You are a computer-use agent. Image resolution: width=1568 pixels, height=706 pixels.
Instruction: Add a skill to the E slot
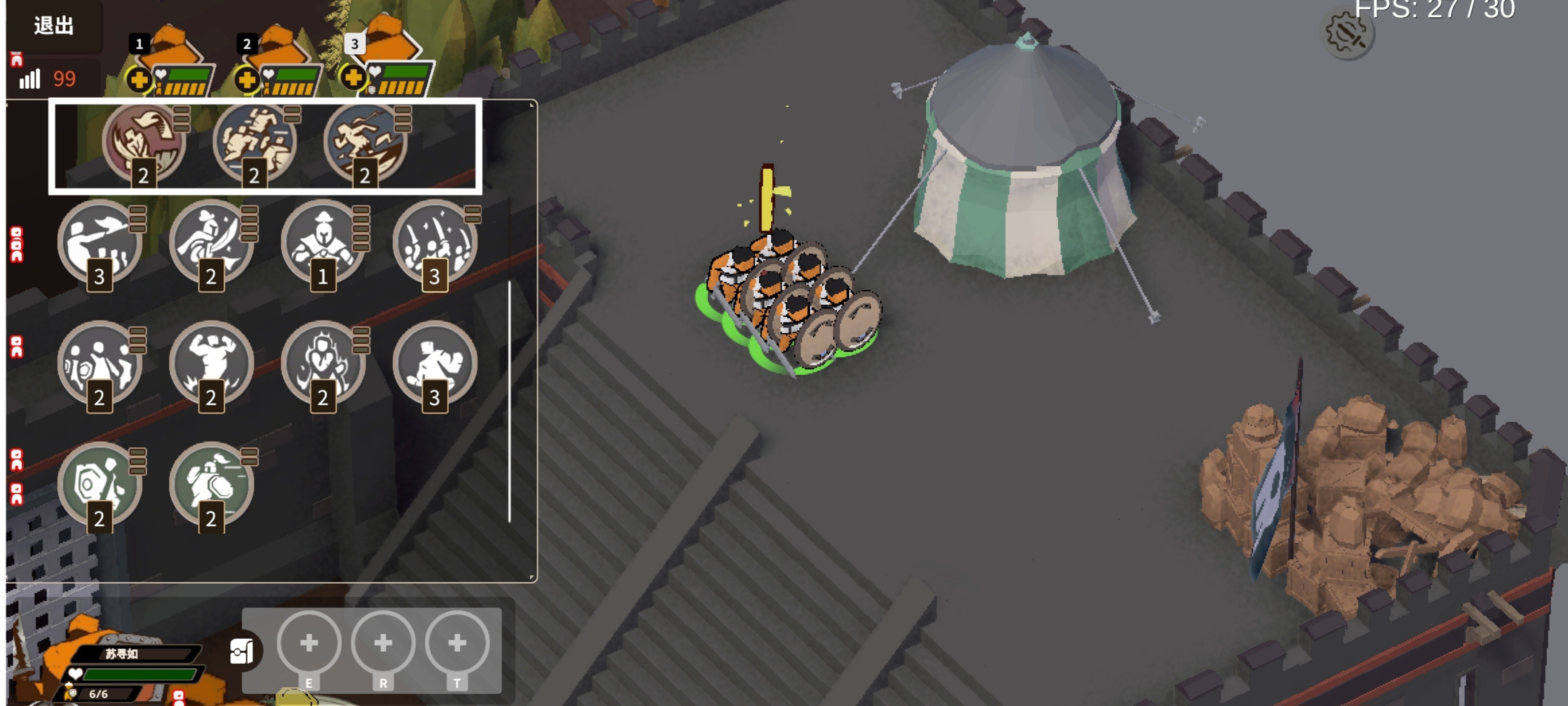pos(309,643)
